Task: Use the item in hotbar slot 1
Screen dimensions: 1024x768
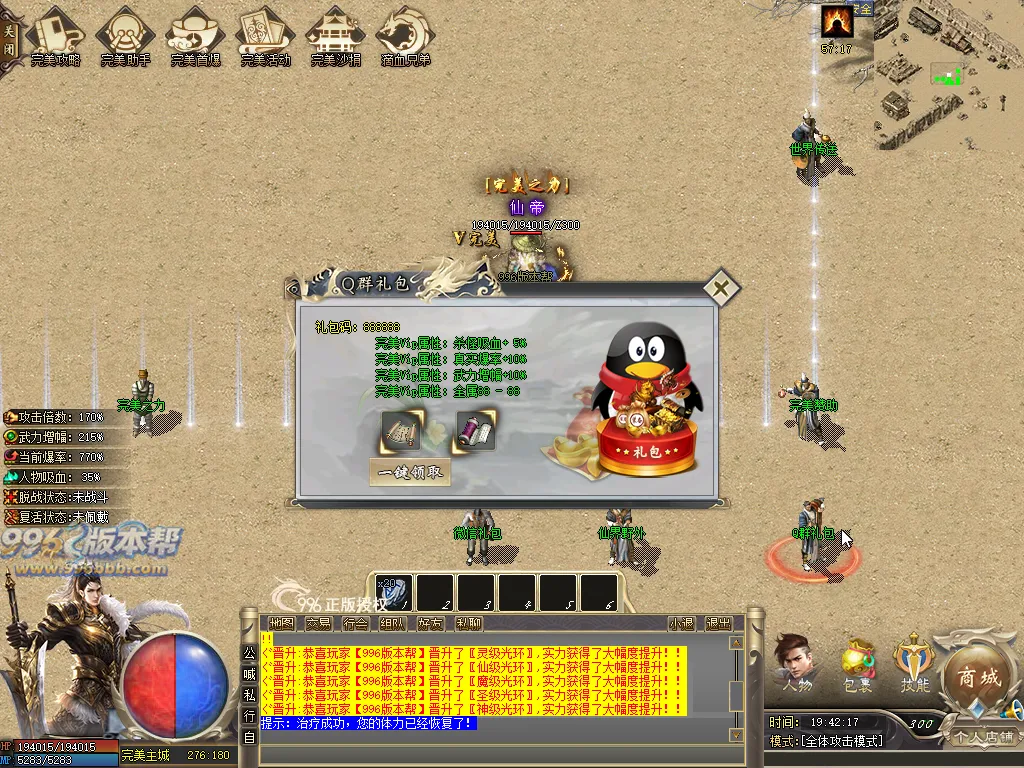Action: [x=394, y=592]
